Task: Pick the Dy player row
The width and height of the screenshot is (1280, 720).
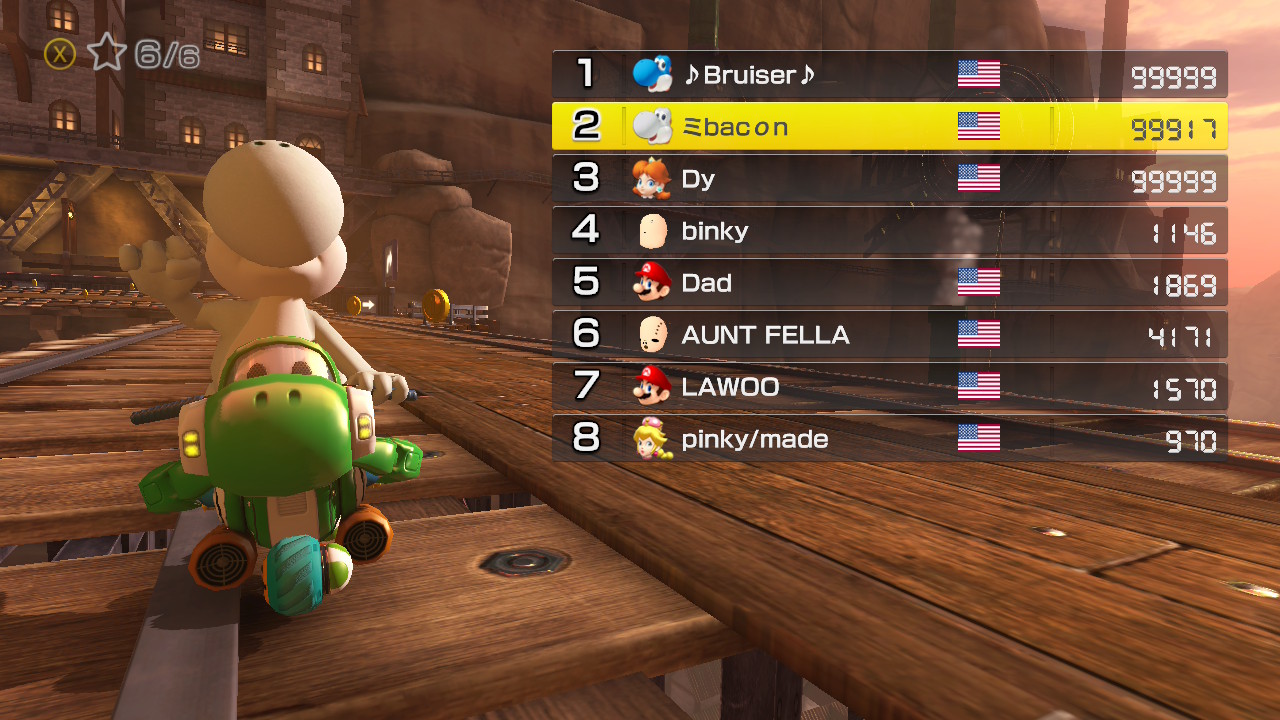Action: coord(889,179)
